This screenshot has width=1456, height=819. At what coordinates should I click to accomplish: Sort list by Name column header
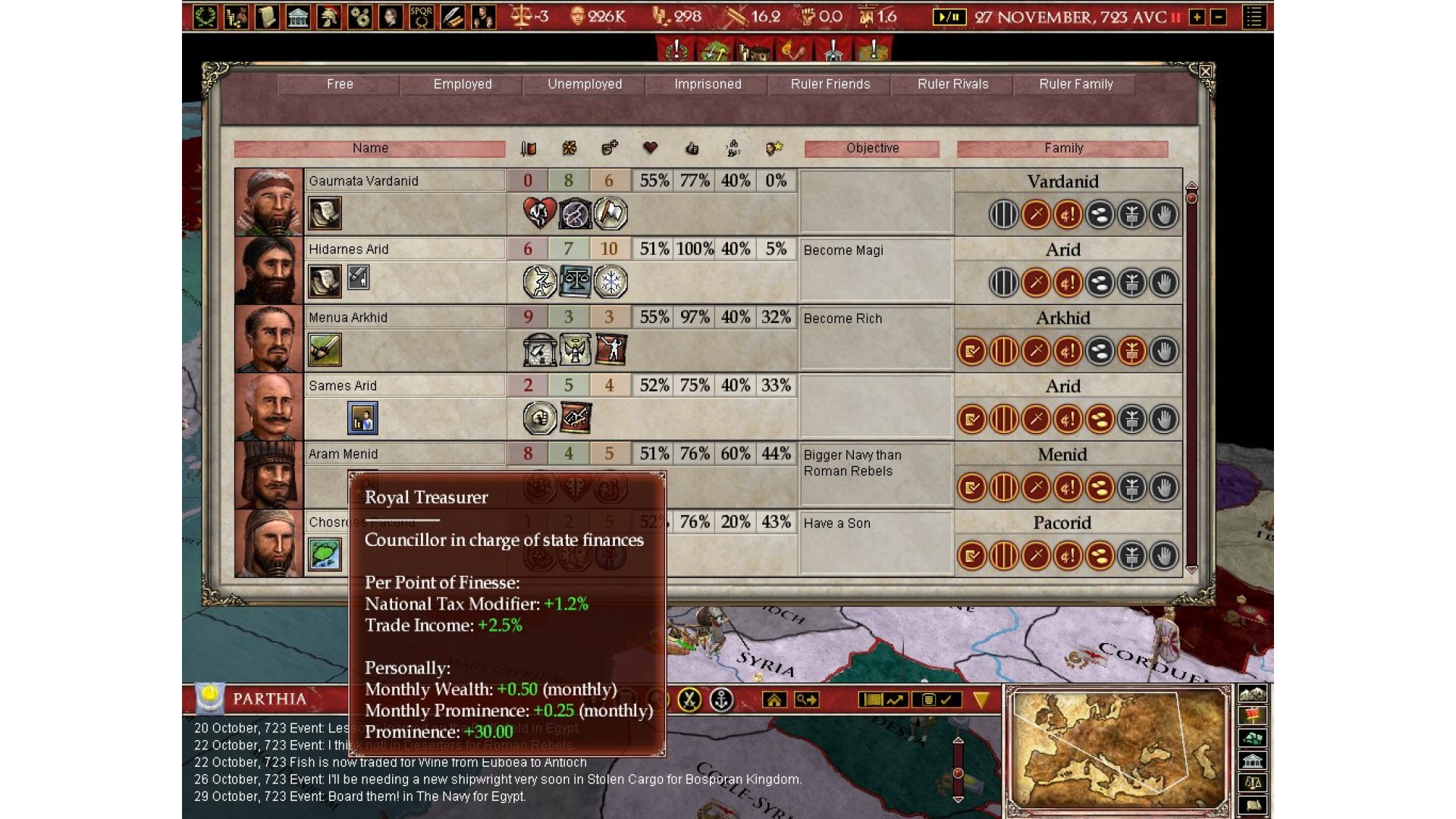(x=370, y=149)
